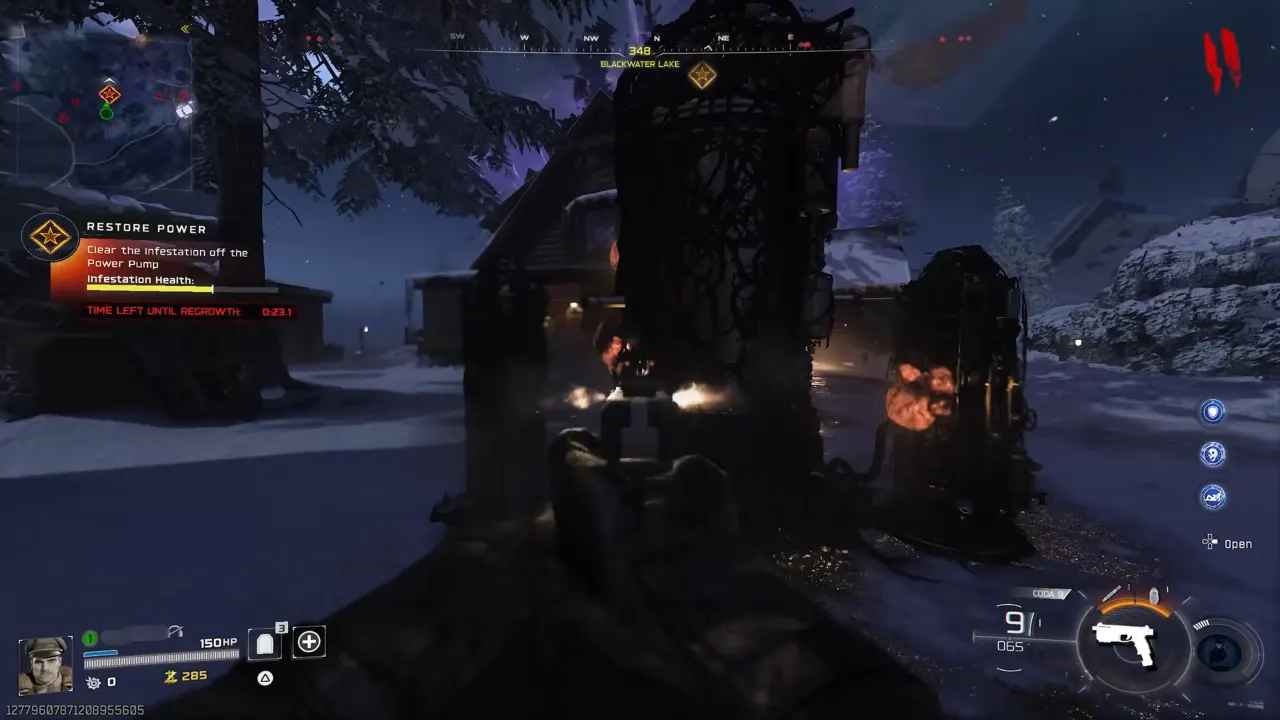Click the Restore Power objective star emblem

(50, 237)
